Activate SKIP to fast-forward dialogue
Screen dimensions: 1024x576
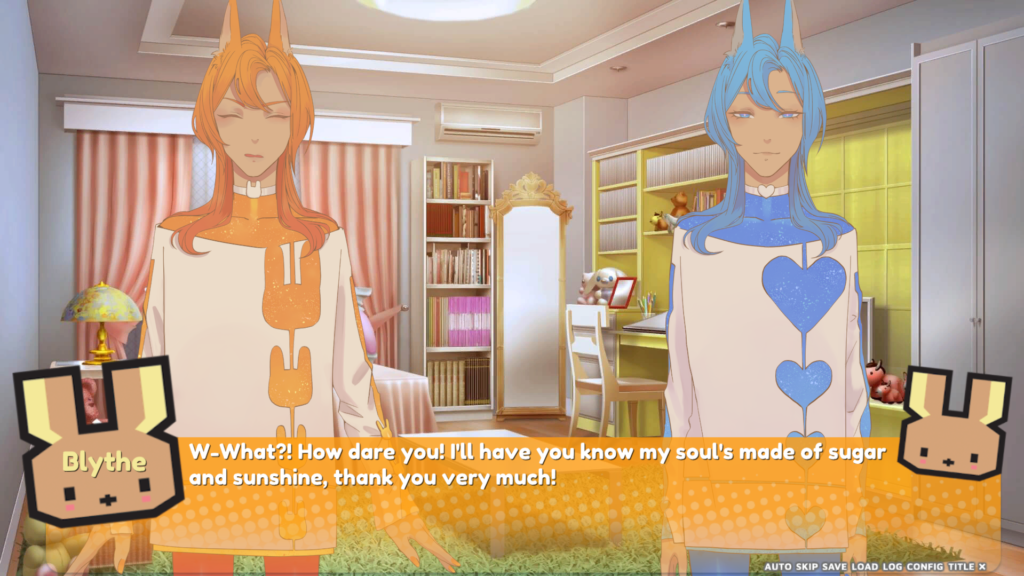[x=805, y=567]
